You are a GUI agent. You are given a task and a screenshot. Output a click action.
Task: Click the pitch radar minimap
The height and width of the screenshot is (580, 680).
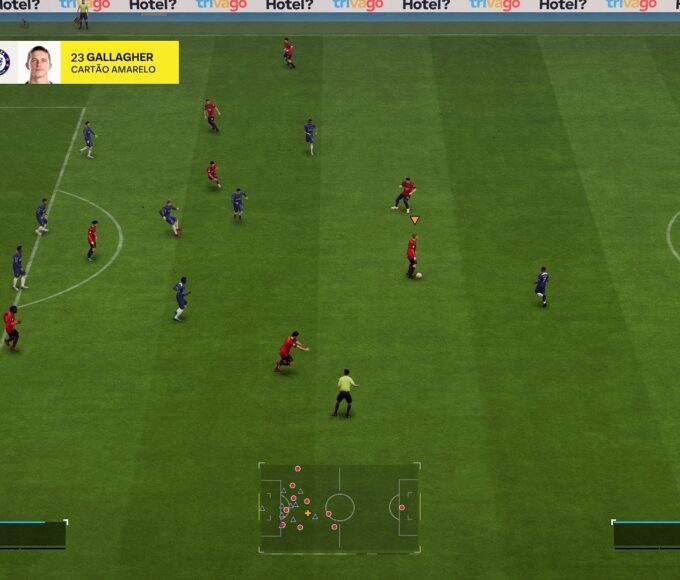click(x=339, y=507)
